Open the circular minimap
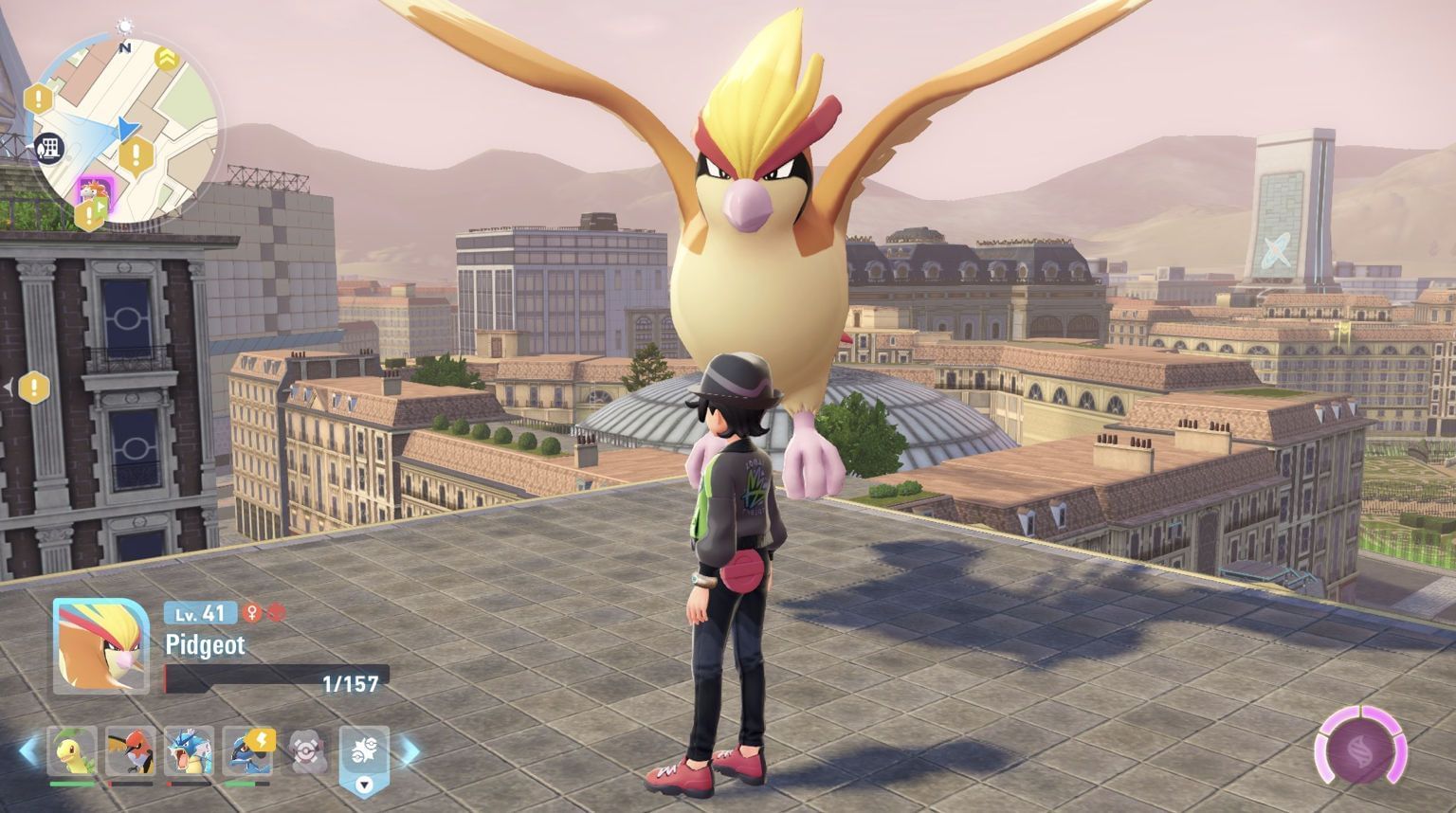The height and width of the screenshot is (813, 1456). coord(125,128)
